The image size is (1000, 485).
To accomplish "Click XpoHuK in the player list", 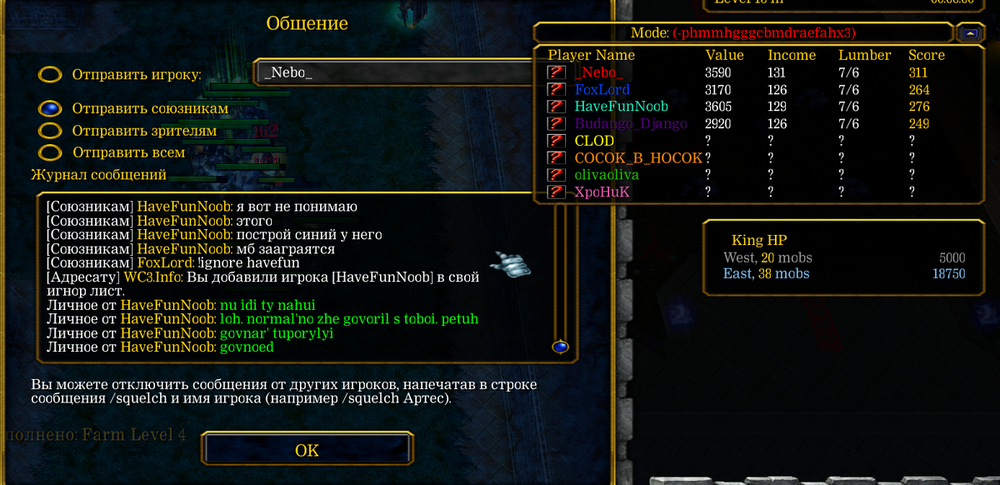I will pyautogui.click(x=602, y=191).
